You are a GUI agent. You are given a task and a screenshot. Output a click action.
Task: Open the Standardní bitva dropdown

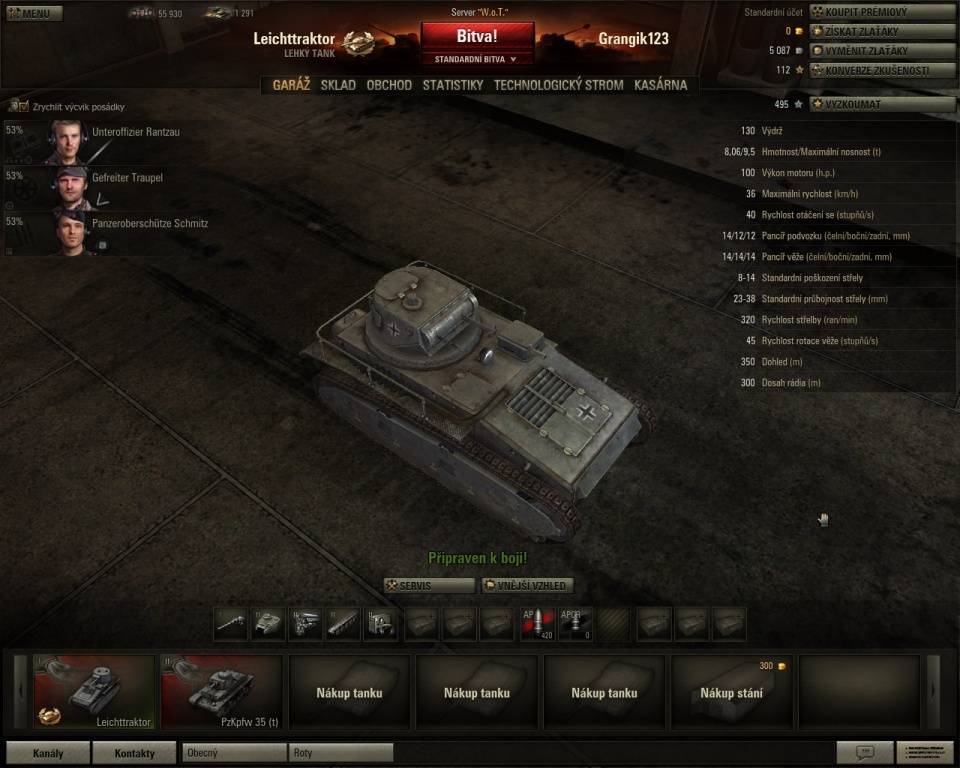tap(477, 59)
